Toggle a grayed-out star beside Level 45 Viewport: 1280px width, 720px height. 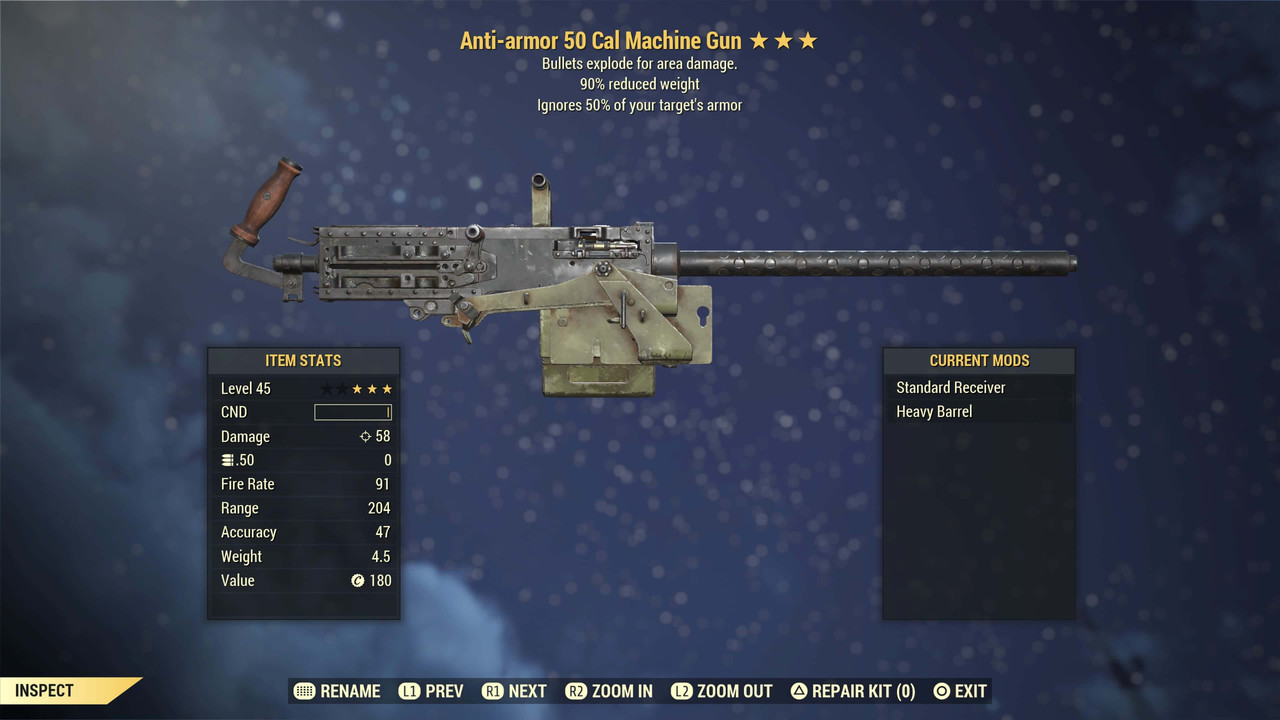pyautogui.click(x=330, y=388)
